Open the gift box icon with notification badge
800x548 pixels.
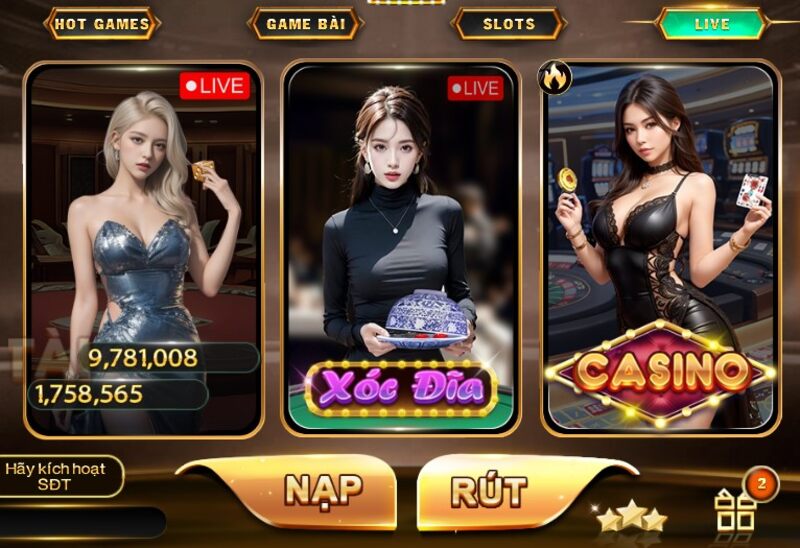[x=737, y=509]
